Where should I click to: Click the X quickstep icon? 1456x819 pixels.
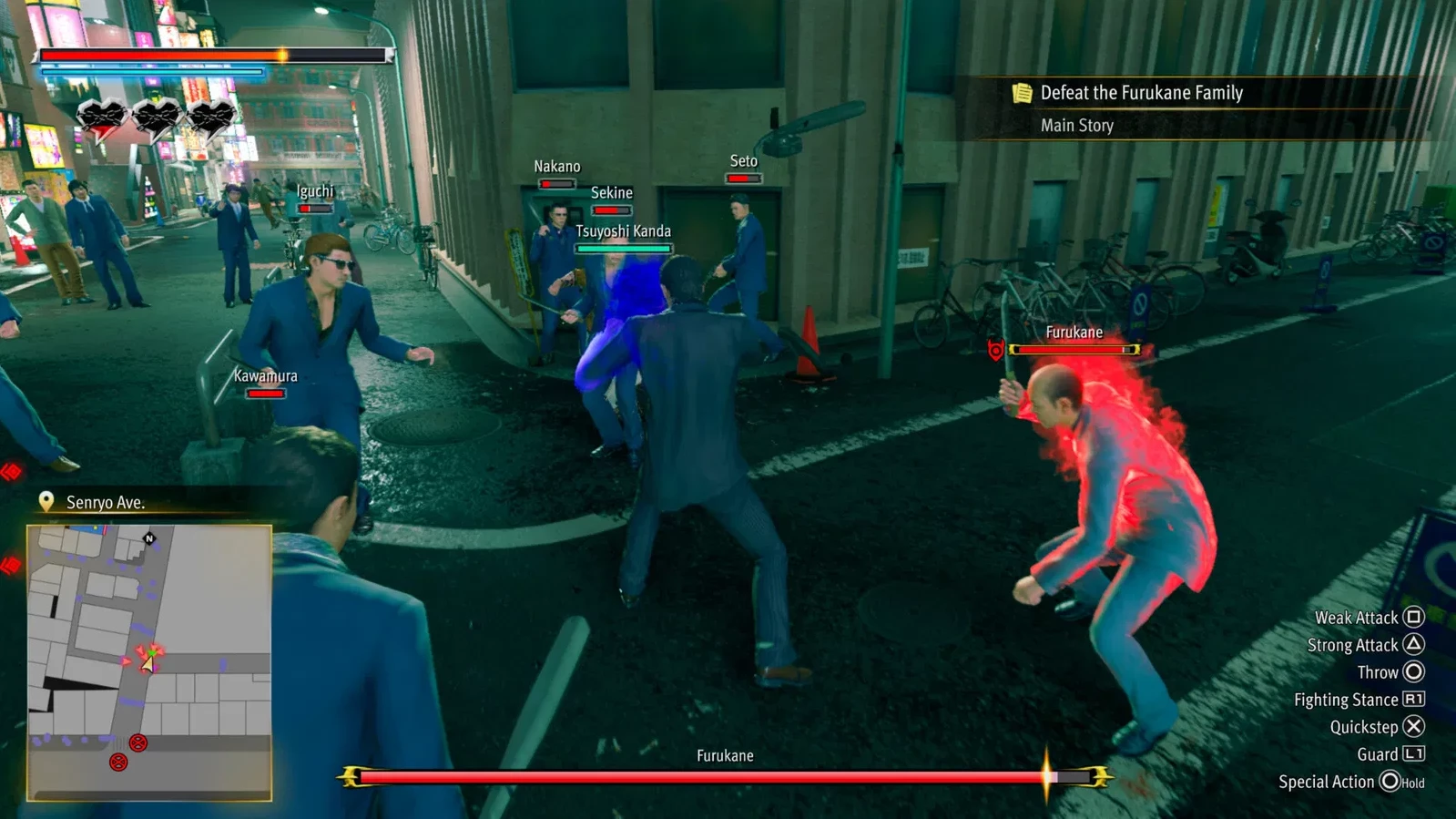point(1412,727)
